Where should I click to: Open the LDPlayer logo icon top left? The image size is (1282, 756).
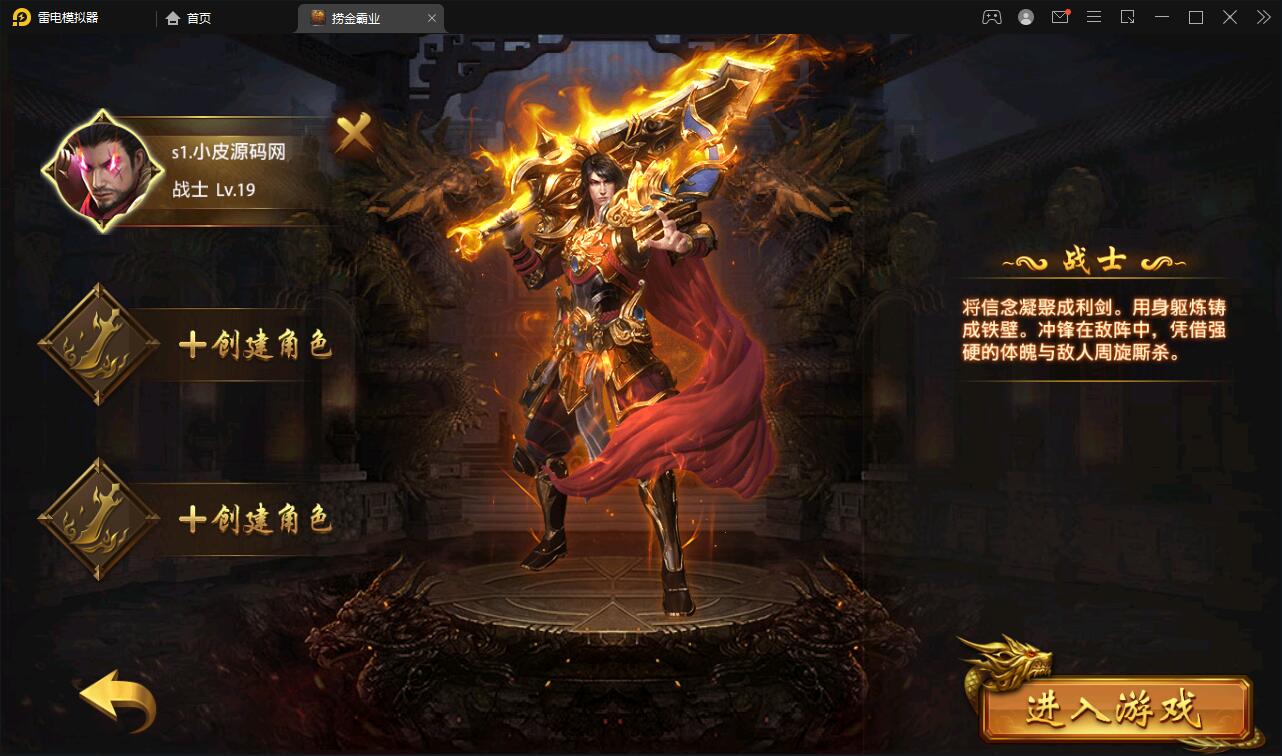click(18, 17)
